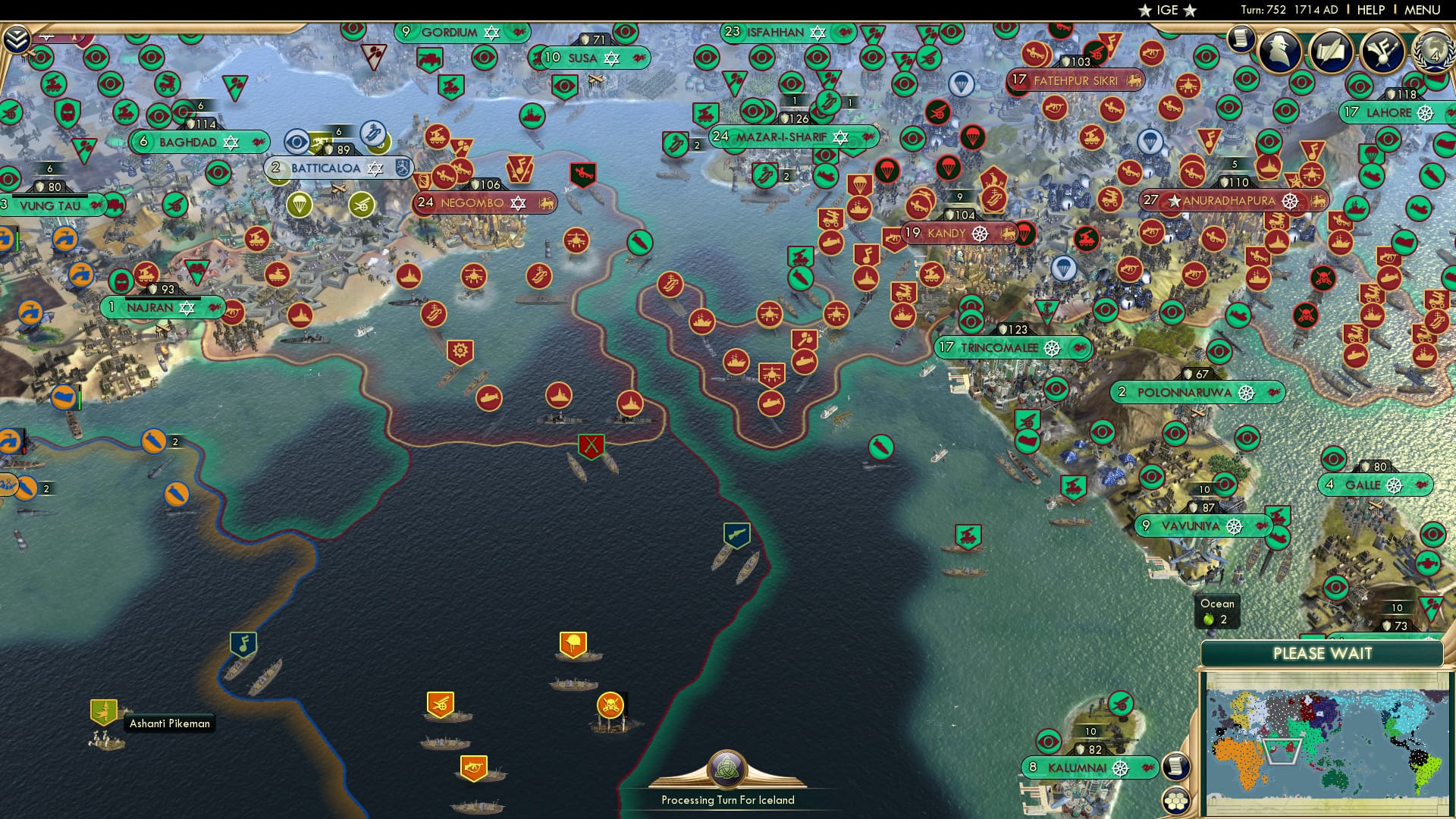Click the IGE label in the top bar
Screen dimensions: 1456x819
[x=1168, y=11]
